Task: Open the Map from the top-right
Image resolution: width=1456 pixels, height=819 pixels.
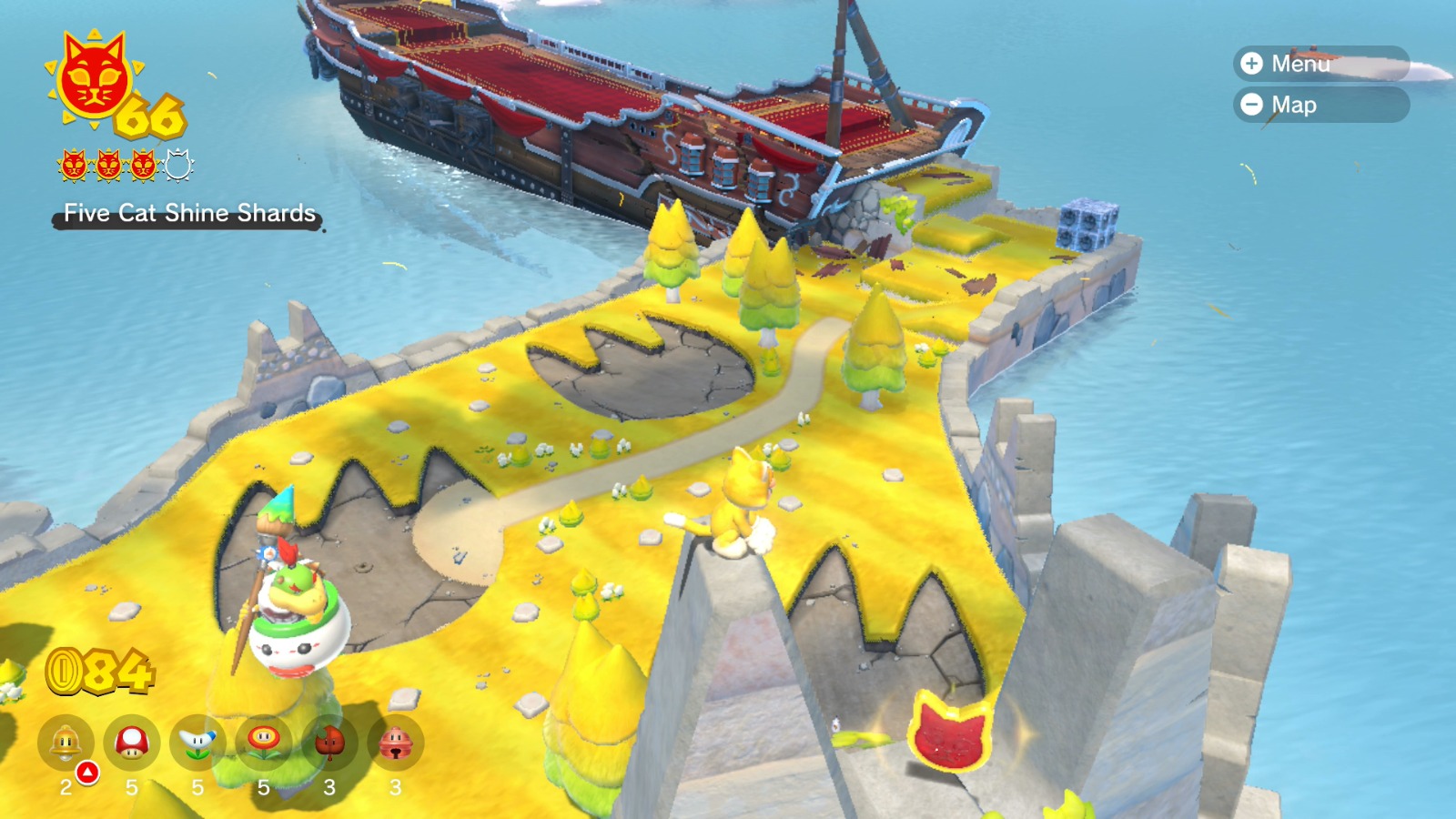Action: (x=1310, y=105)
